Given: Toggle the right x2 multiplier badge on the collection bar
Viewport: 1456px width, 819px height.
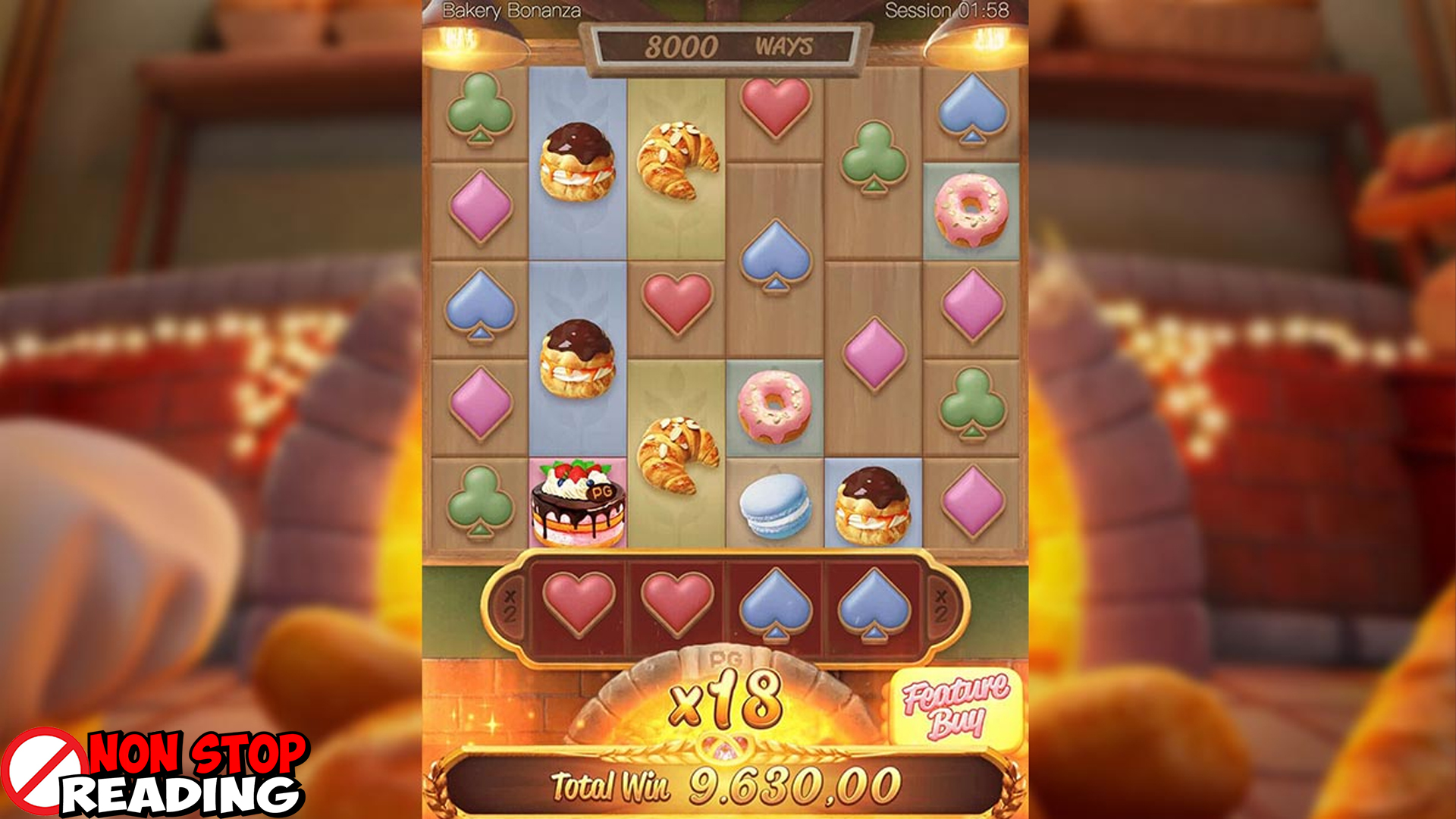Looking at the screenshot, I should tap(940, 604).
